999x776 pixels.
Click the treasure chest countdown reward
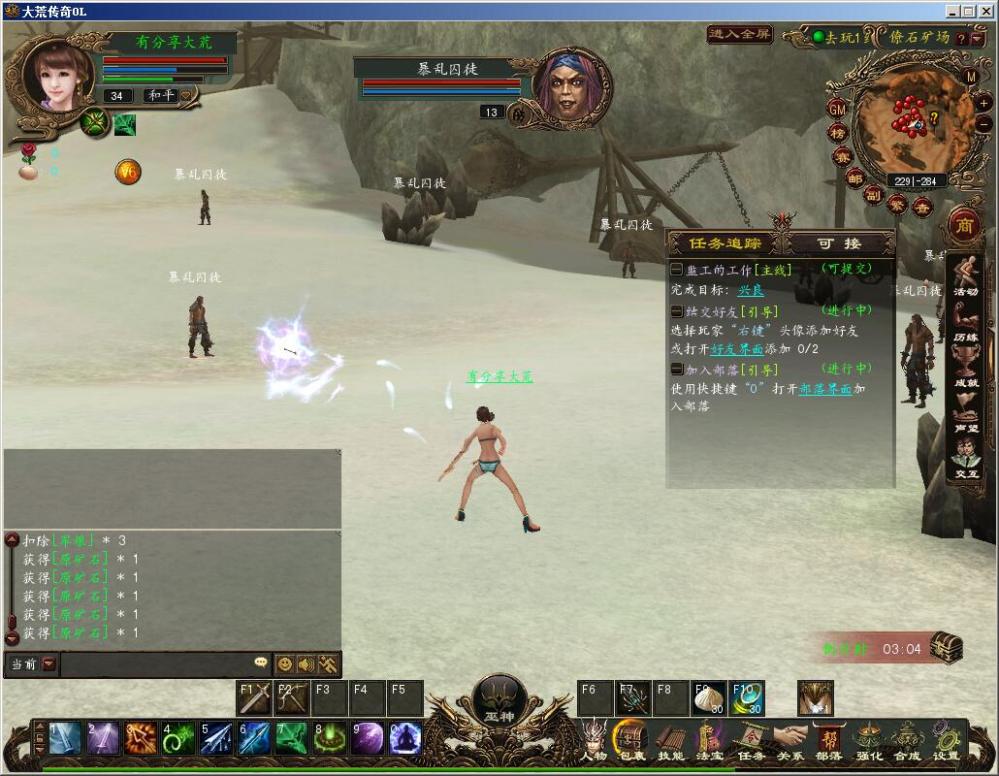[x=945, y=647]
